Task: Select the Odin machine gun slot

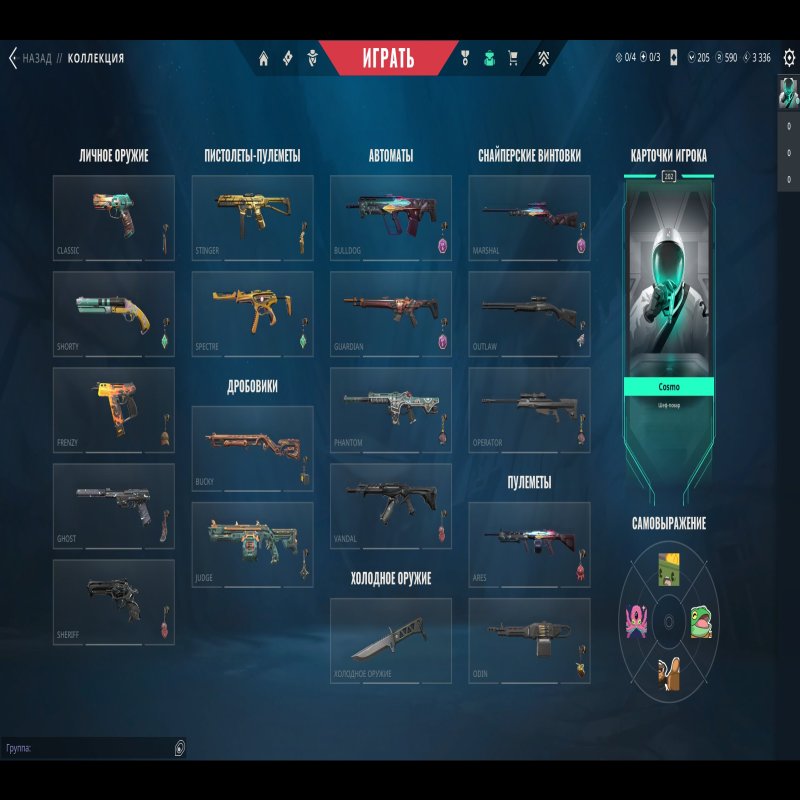Action: coord(528,640)
